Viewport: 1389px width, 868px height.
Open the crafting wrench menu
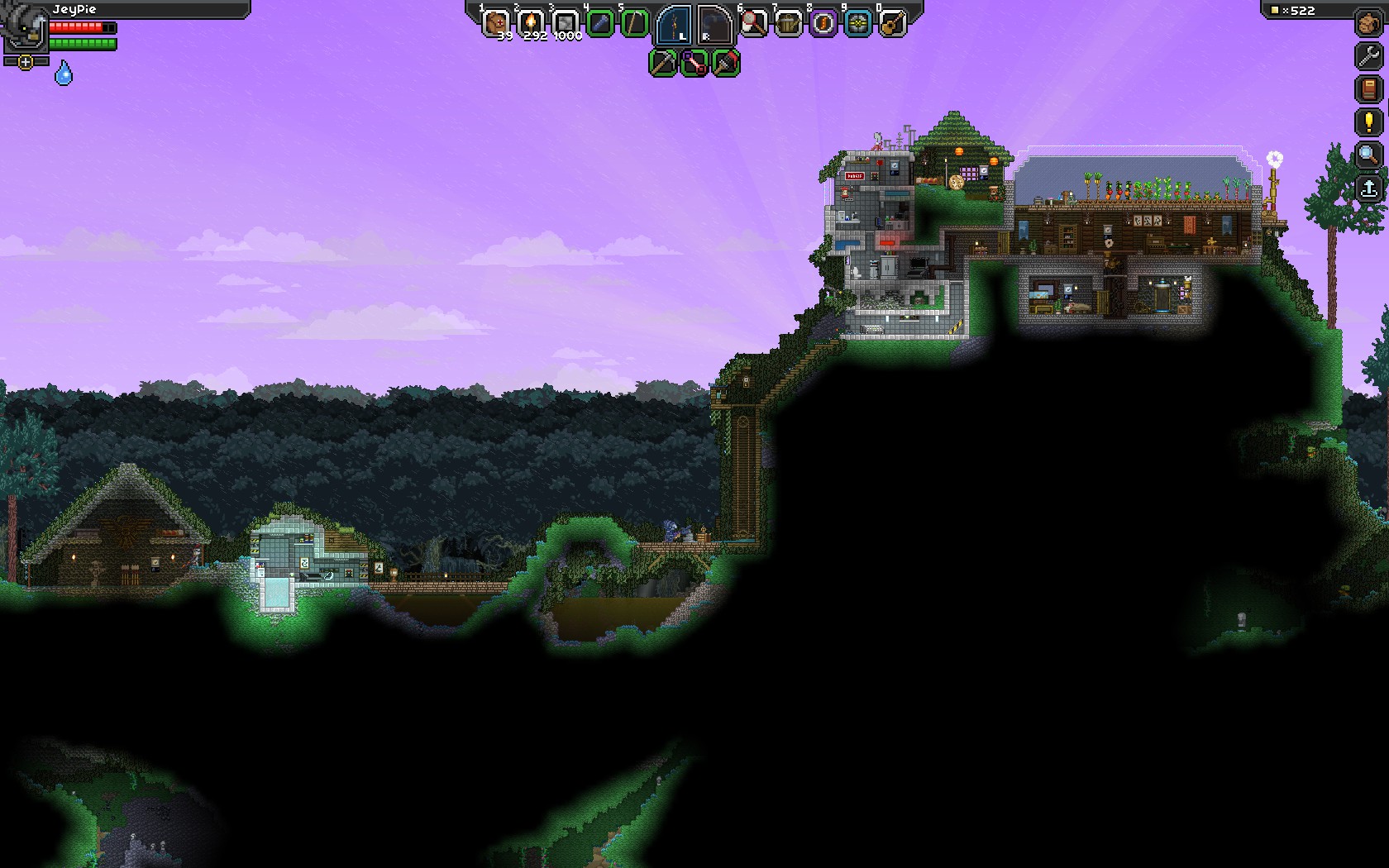click(1368, 55)
